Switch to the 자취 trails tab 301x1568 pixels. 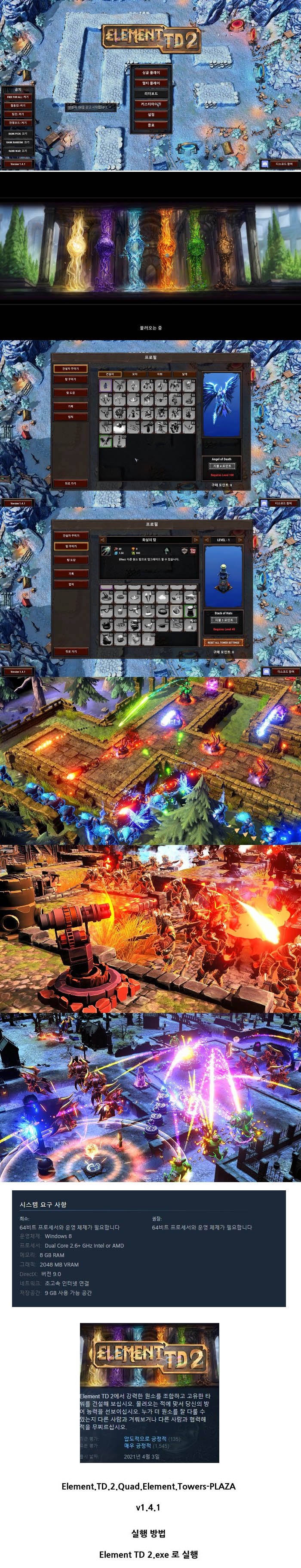(160, 374)
